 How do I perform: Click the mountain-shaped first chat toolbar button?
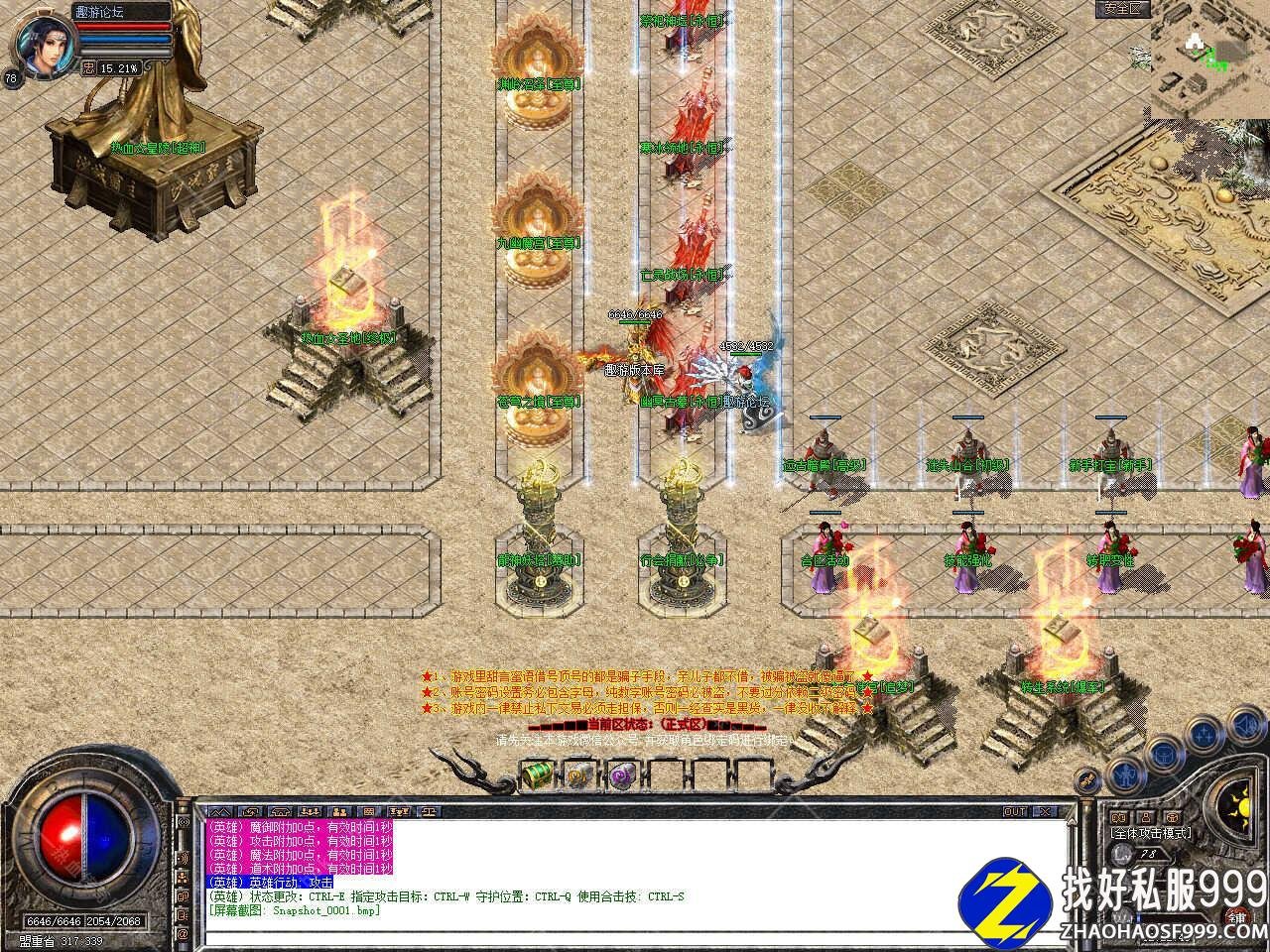pos(221,812)
